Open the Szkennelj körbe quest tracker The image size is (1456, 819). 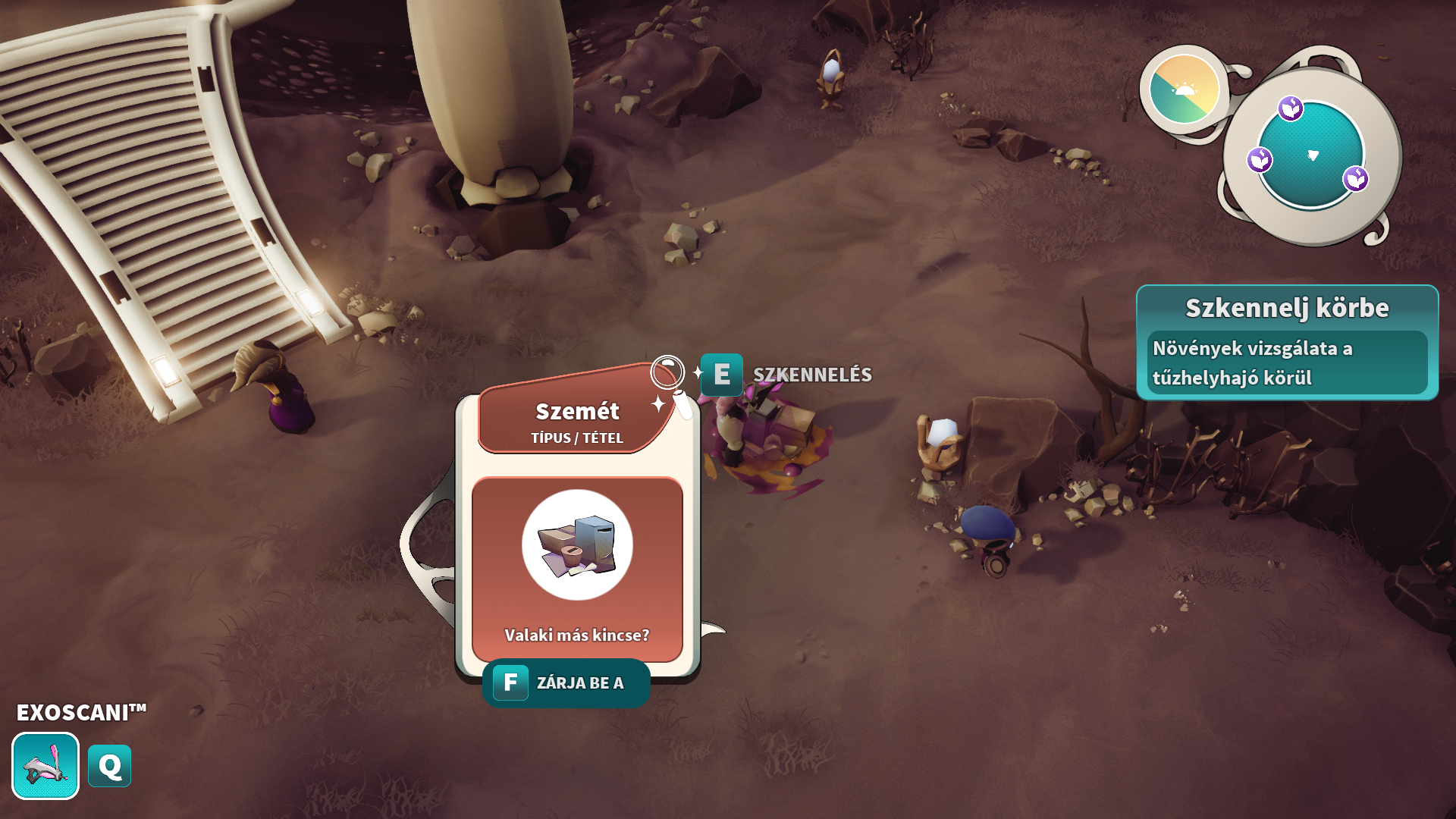[1287, 343]
